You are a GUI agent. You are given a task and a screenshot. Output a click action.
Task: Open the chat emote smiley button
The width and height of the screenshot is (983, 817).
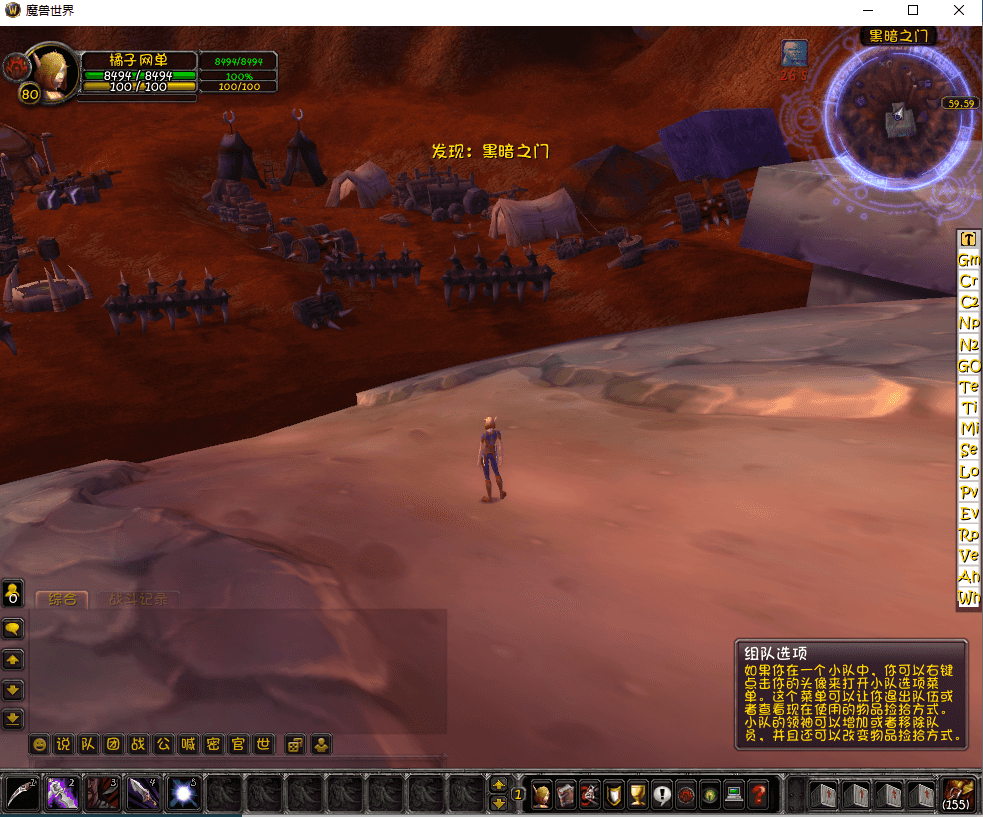pos(39,744)
